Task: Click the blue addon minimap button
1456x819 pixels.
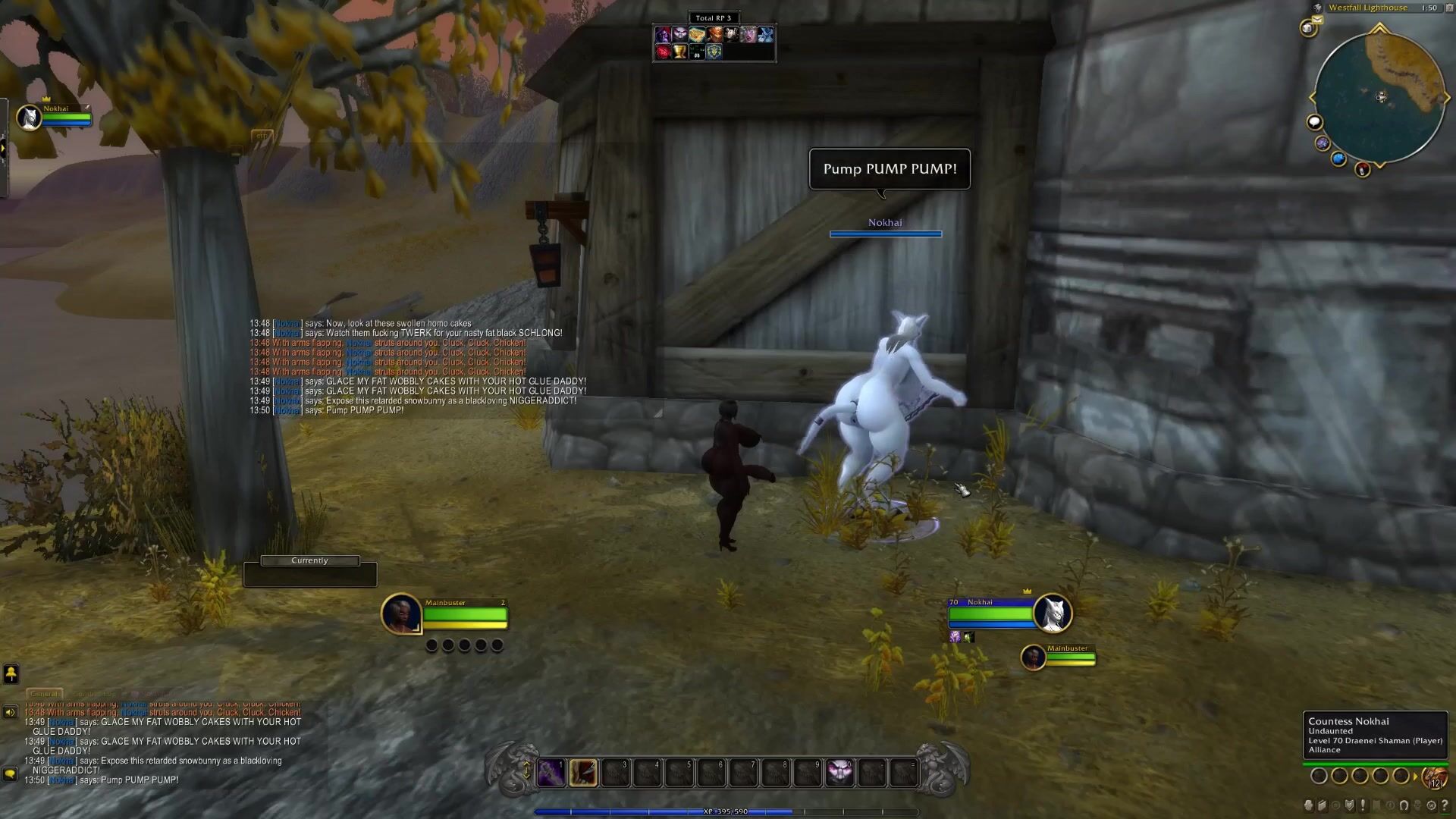Action: click(x=1338, y=158)
